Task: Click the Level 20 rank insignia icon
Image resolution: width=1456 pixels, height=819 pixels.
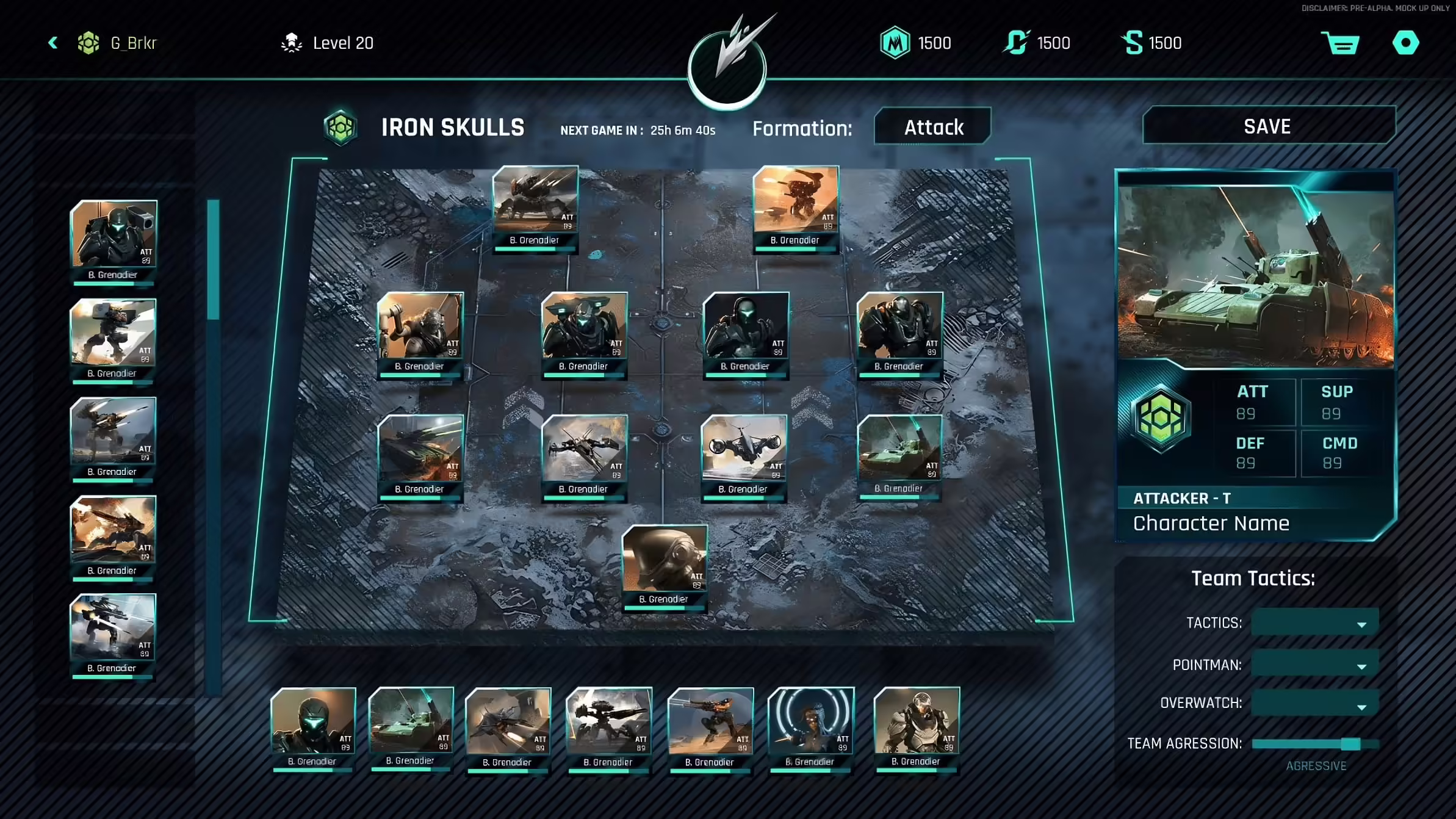Action: point(292,41)
